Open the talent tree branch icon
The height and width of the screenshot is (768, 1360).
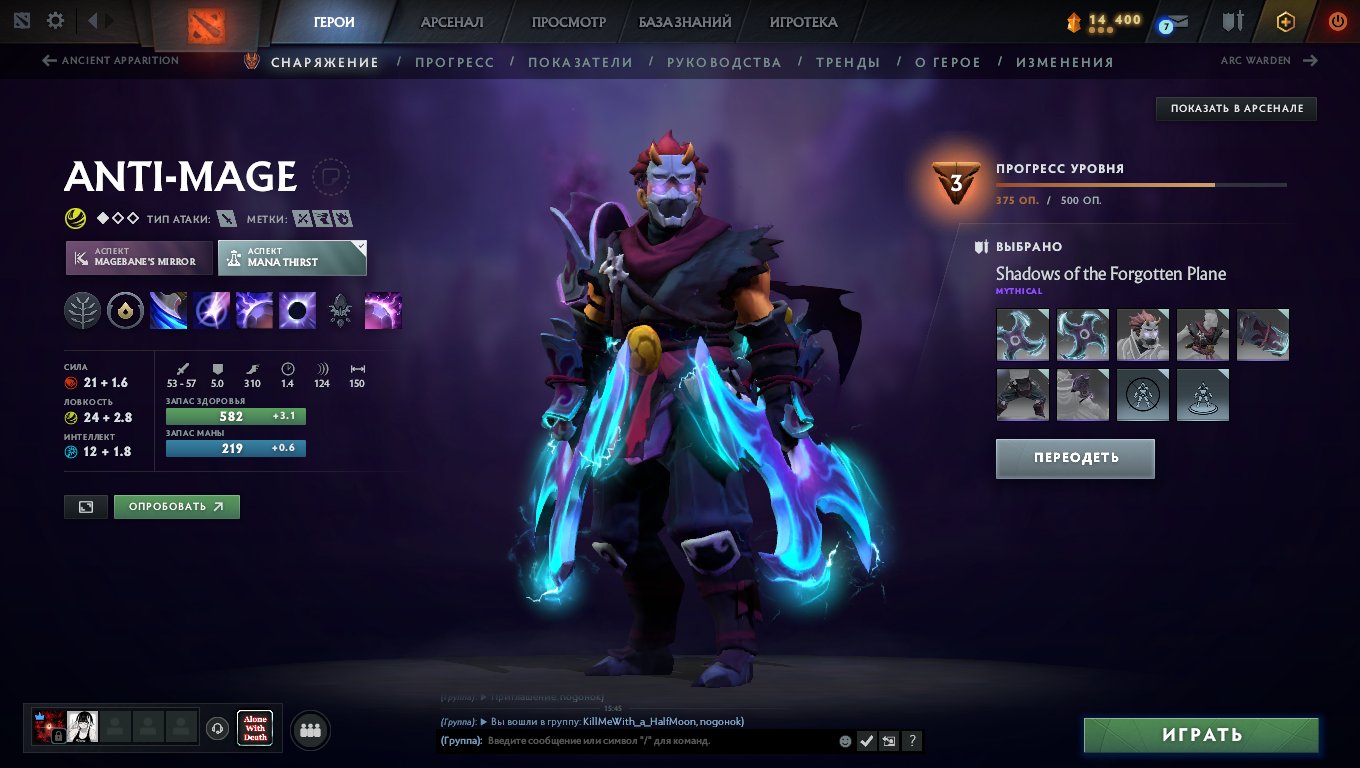tap(83, 310)
